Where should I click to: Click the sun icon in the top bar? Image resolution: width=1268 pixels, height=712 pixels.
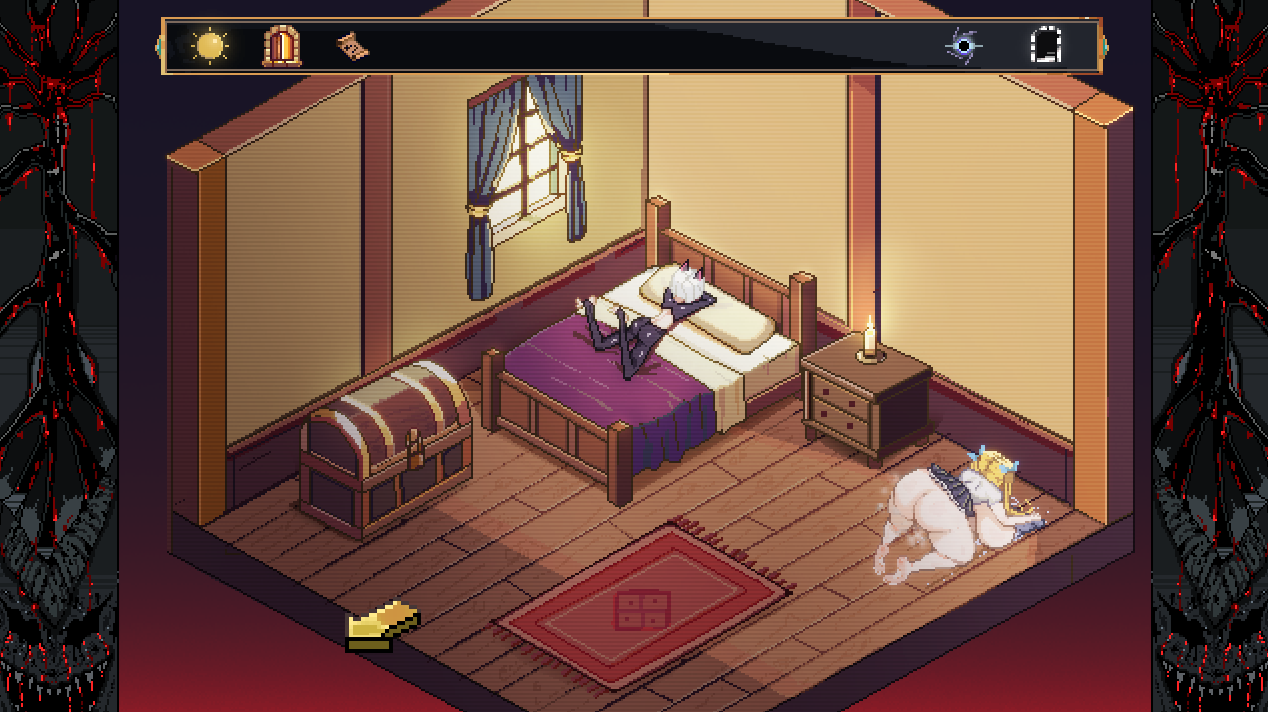tap(210, 46)
